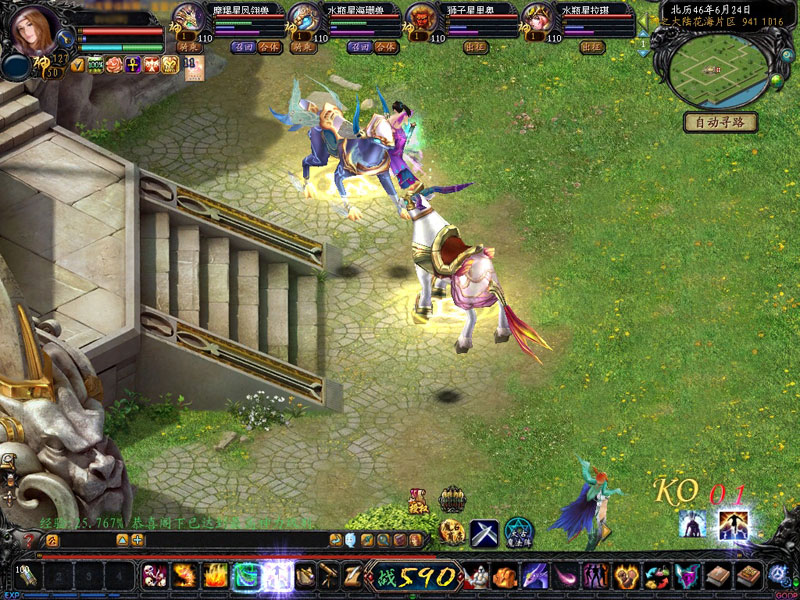Select the player character portrait

(x=37, y=34)
